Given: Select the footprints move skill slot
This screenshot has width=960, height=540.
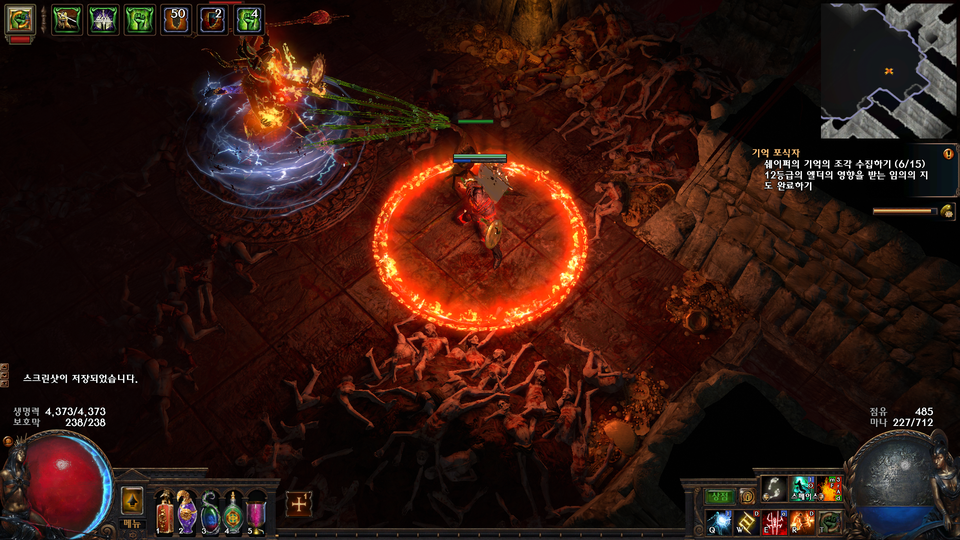Looking at the screenshot, I should click(775, 488).
